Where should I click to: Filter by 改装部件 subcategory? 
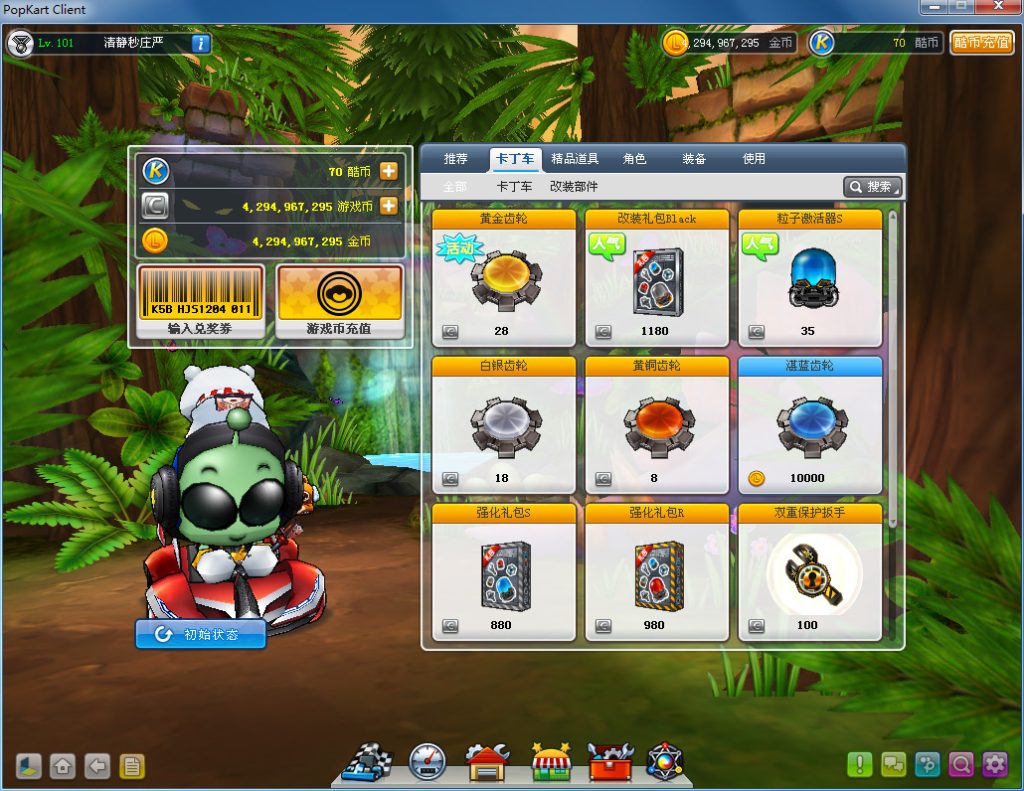(574, 187)
